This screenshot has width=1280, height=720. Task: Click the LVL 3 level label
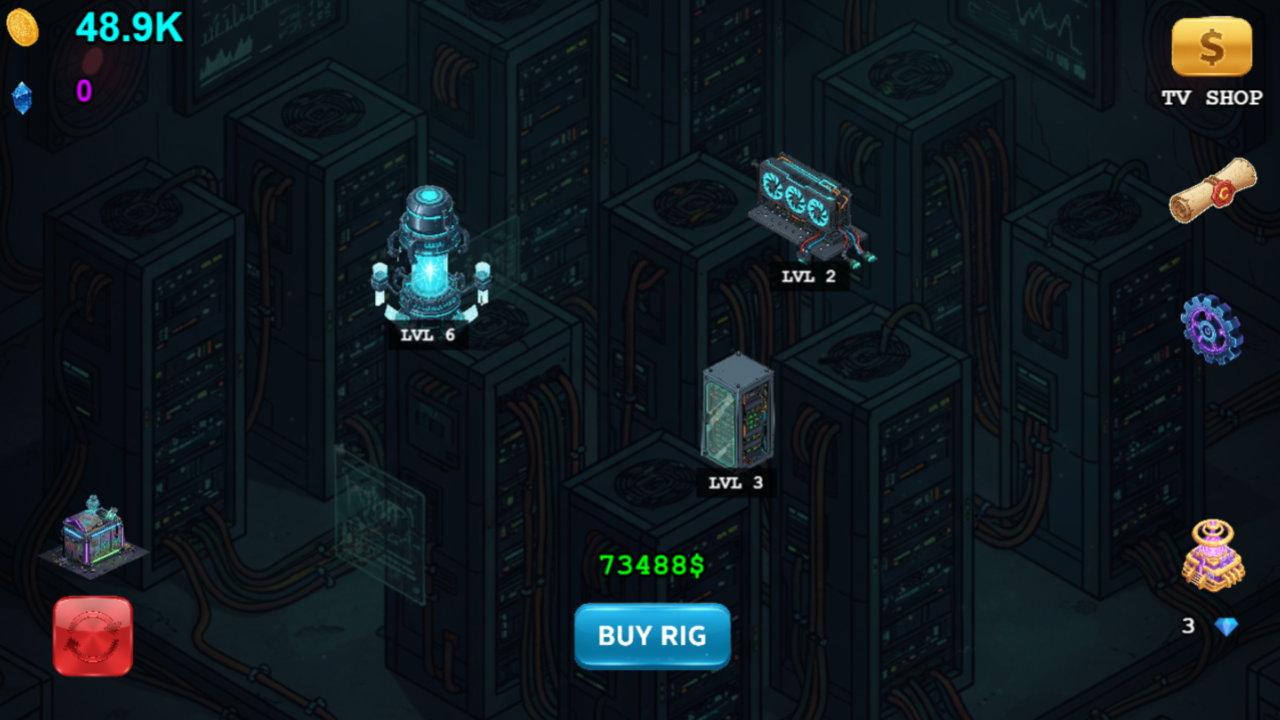(736, 482)
